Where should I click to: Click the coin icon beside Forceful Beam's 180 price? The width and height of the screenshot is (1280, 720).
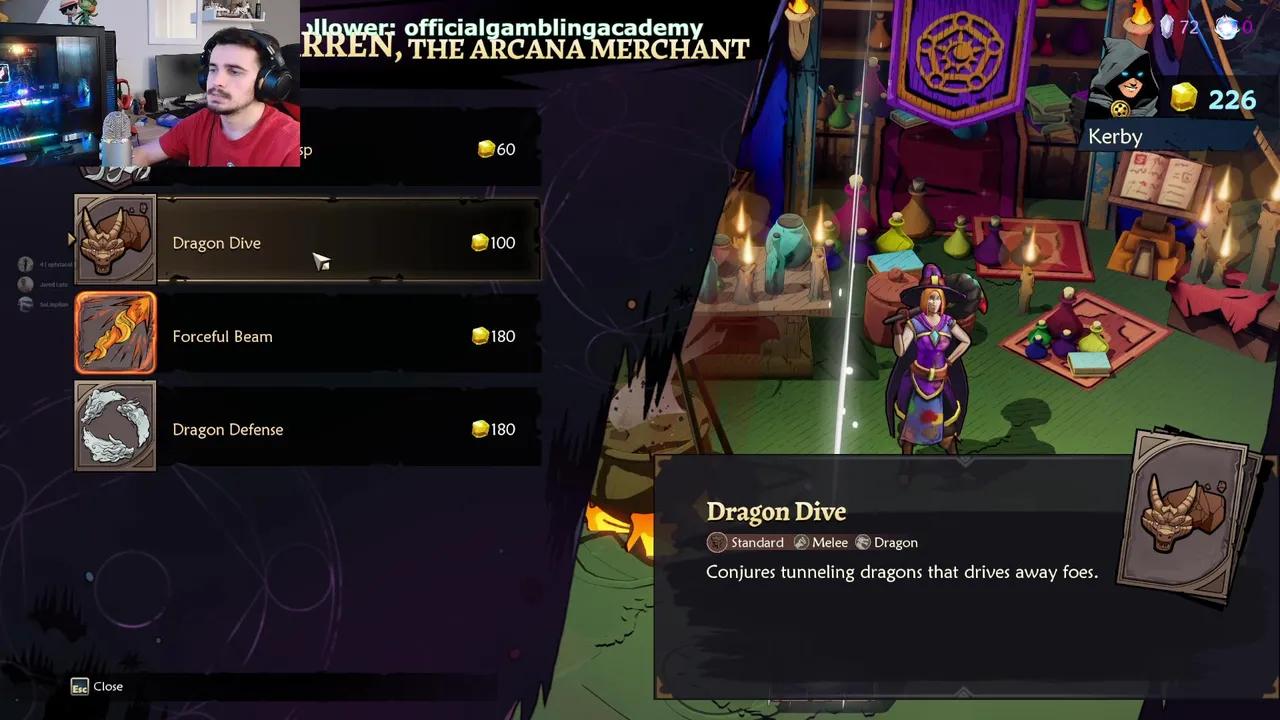(479, 336)
